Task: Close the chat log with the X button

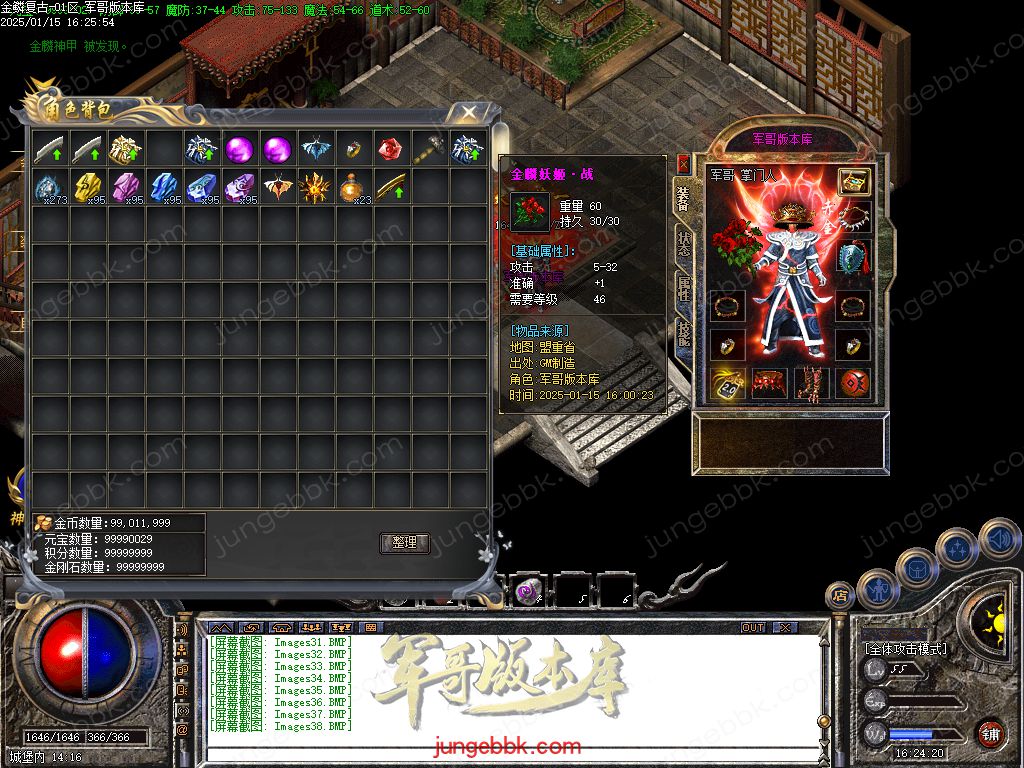Action: 785,627
